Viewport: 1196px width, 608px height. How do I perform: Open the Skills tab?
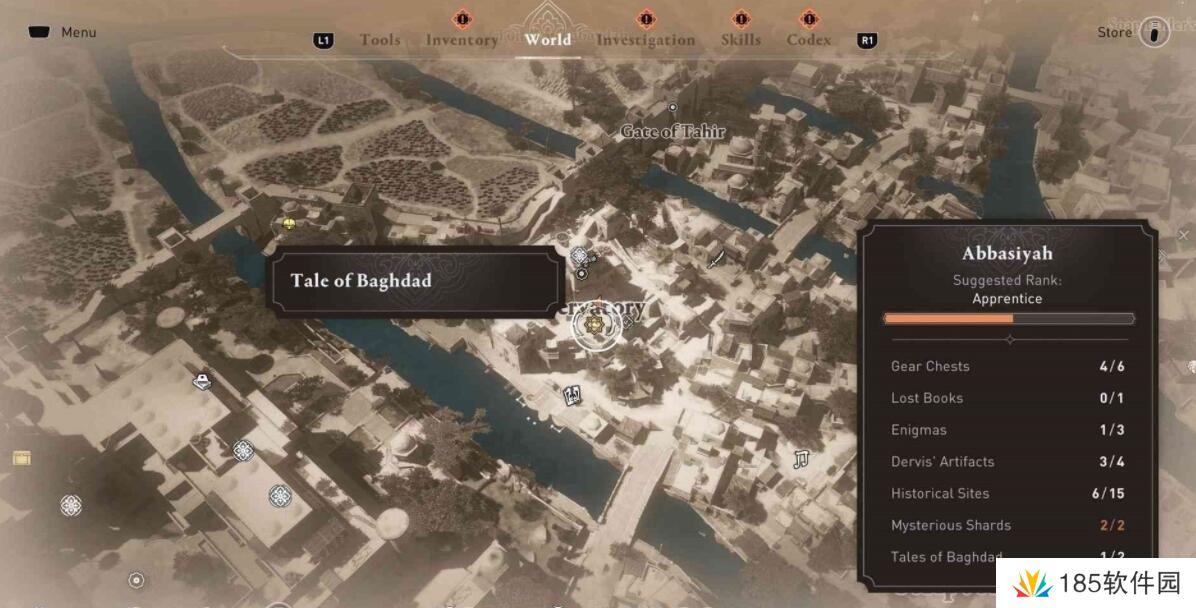click(x=740, y=40)
